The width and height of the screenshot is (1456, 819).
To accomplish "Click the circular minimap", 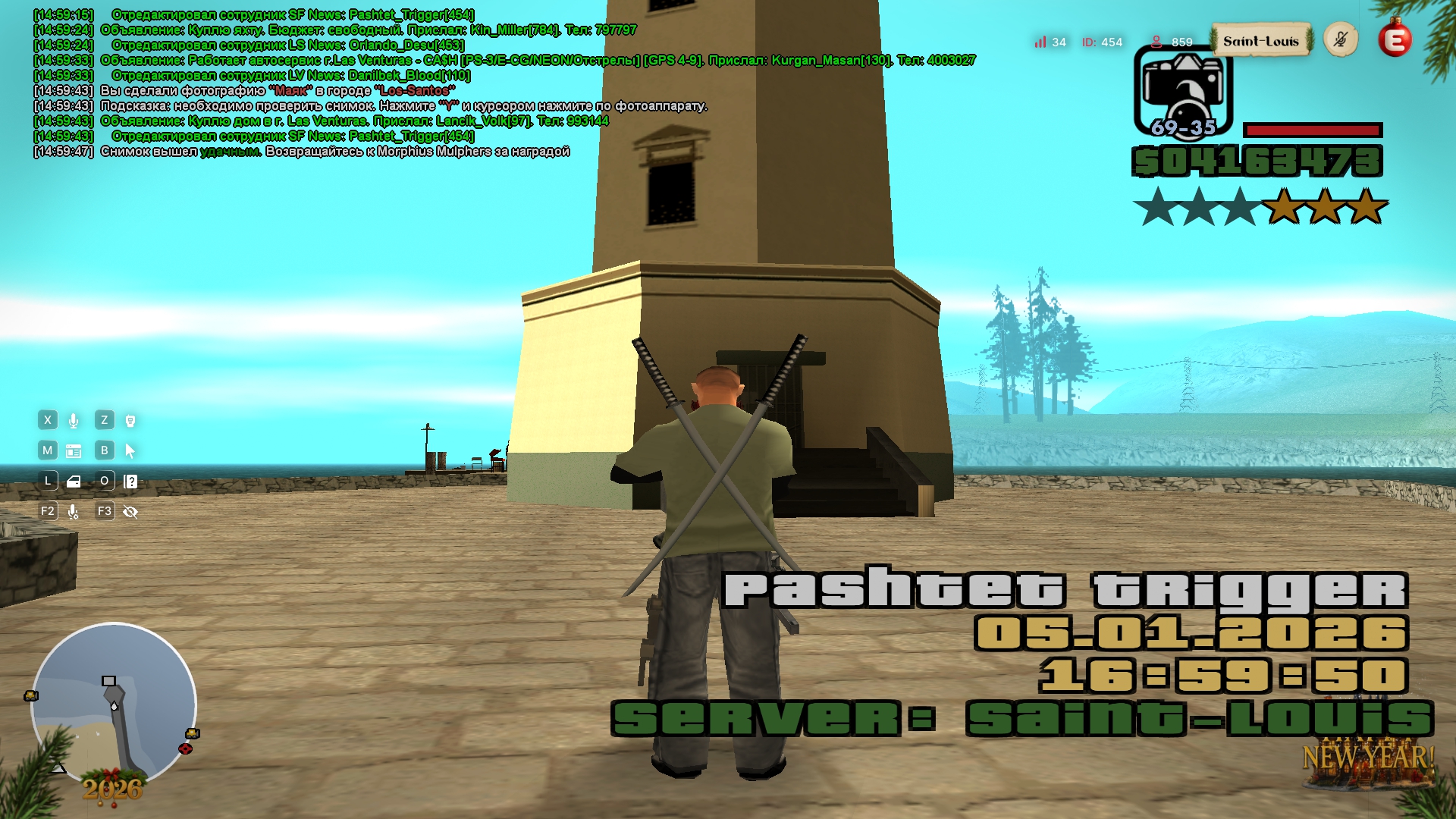I will tap(114, 705).
